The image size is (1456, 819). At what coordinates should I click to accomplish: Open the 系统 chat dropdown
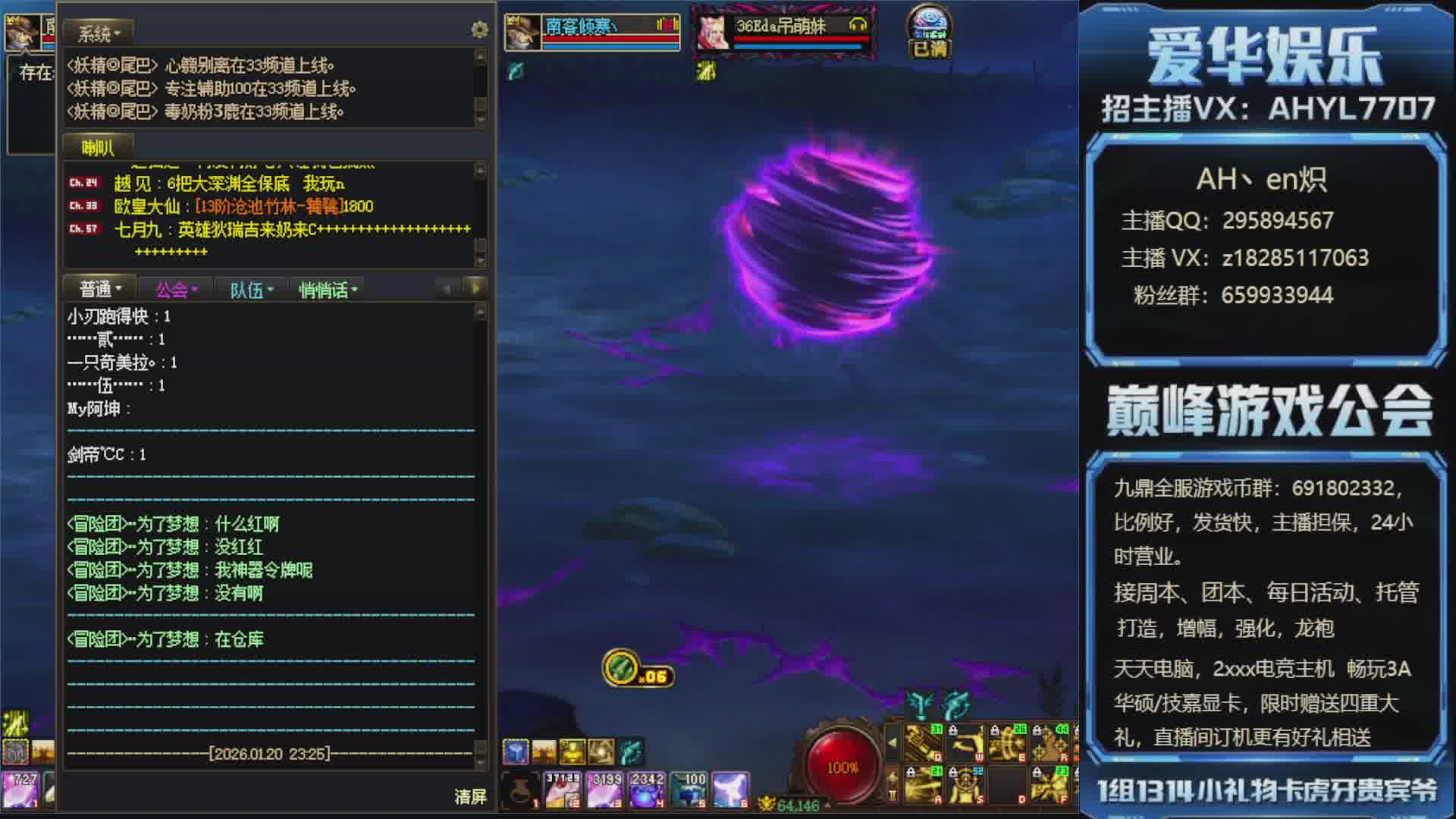click(99, 33)
